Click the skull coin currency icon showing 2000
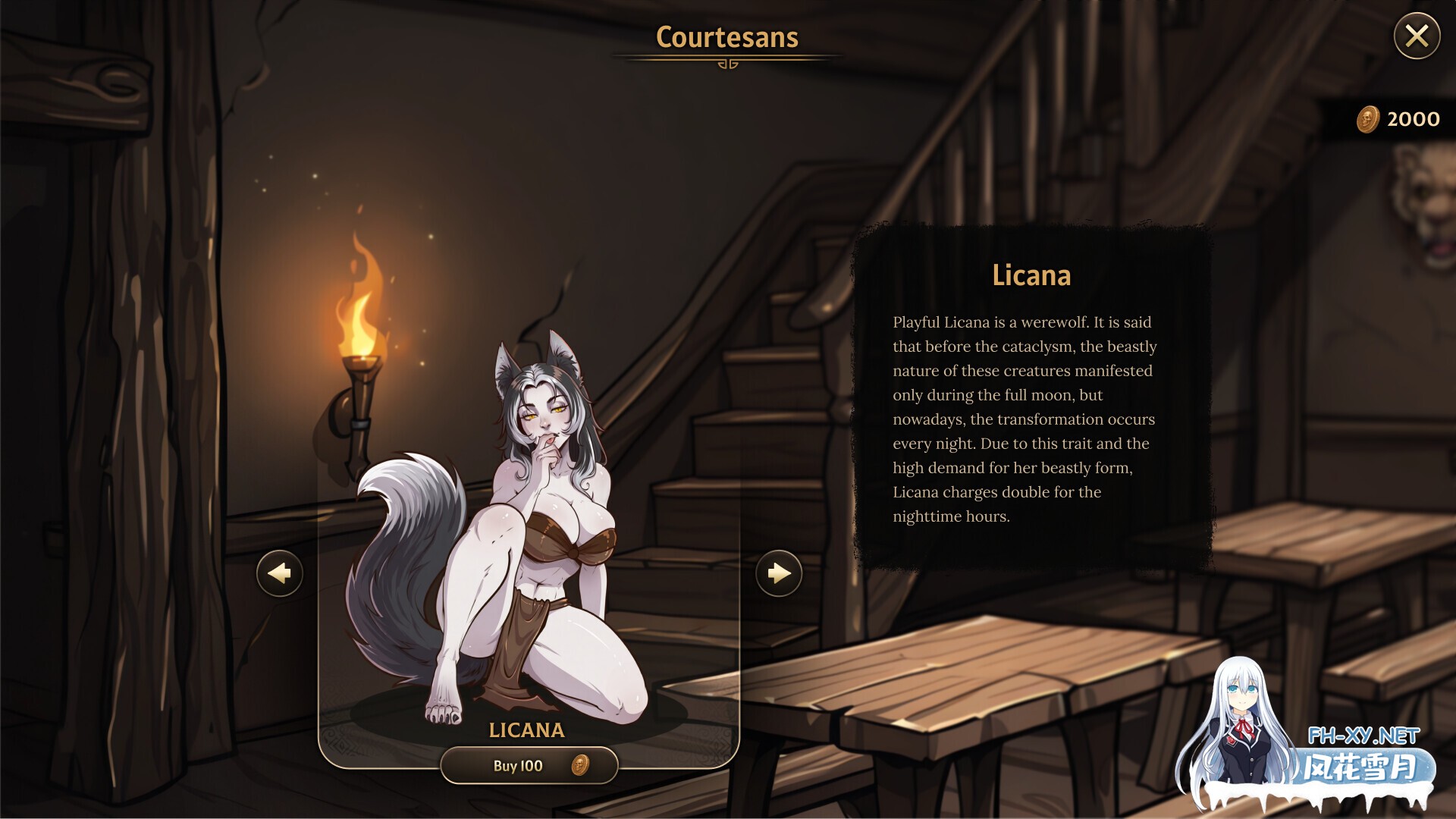 click(1367, 118)
